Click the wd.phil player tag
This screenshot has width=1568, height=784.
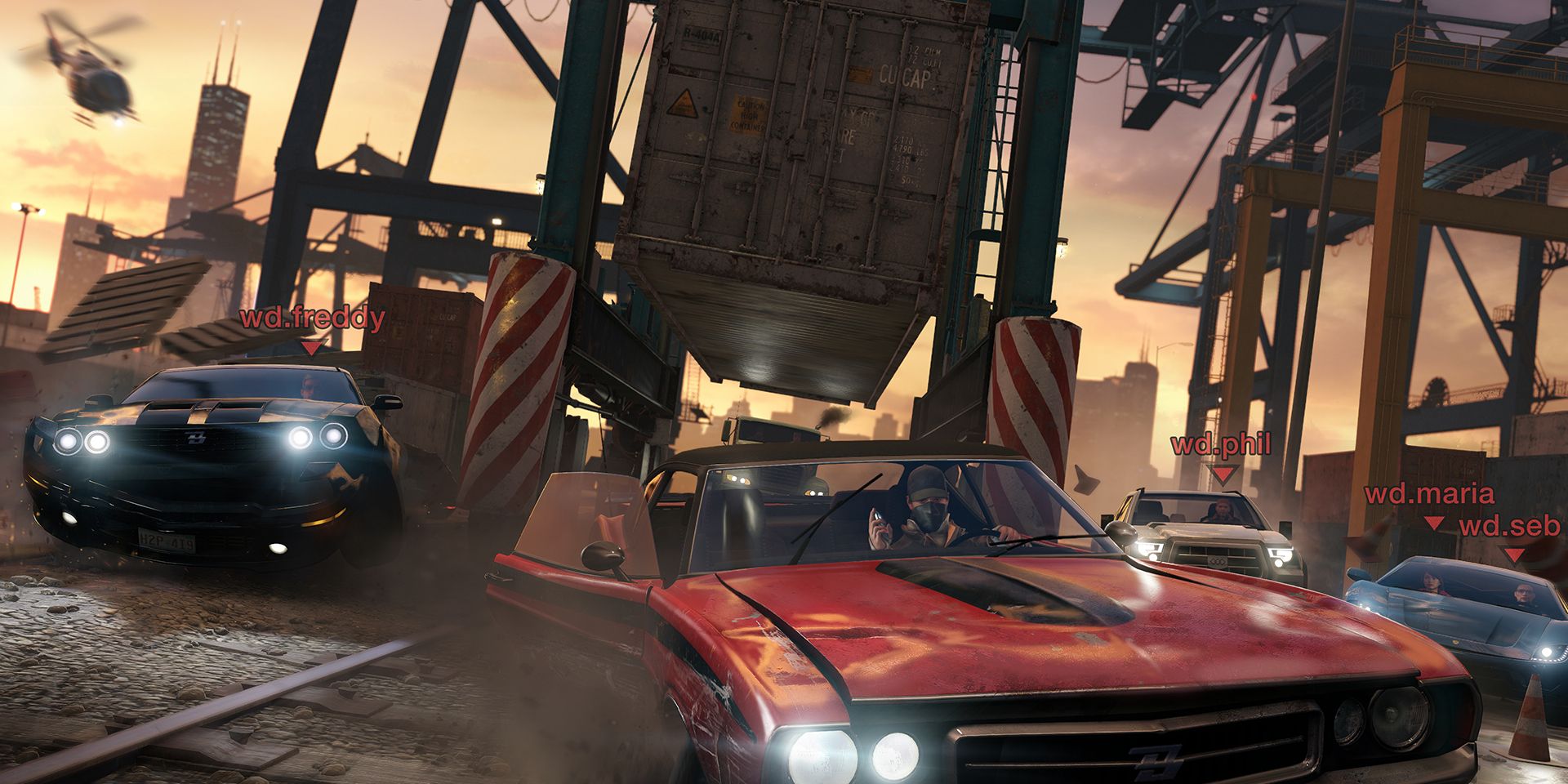(1221, 444)
